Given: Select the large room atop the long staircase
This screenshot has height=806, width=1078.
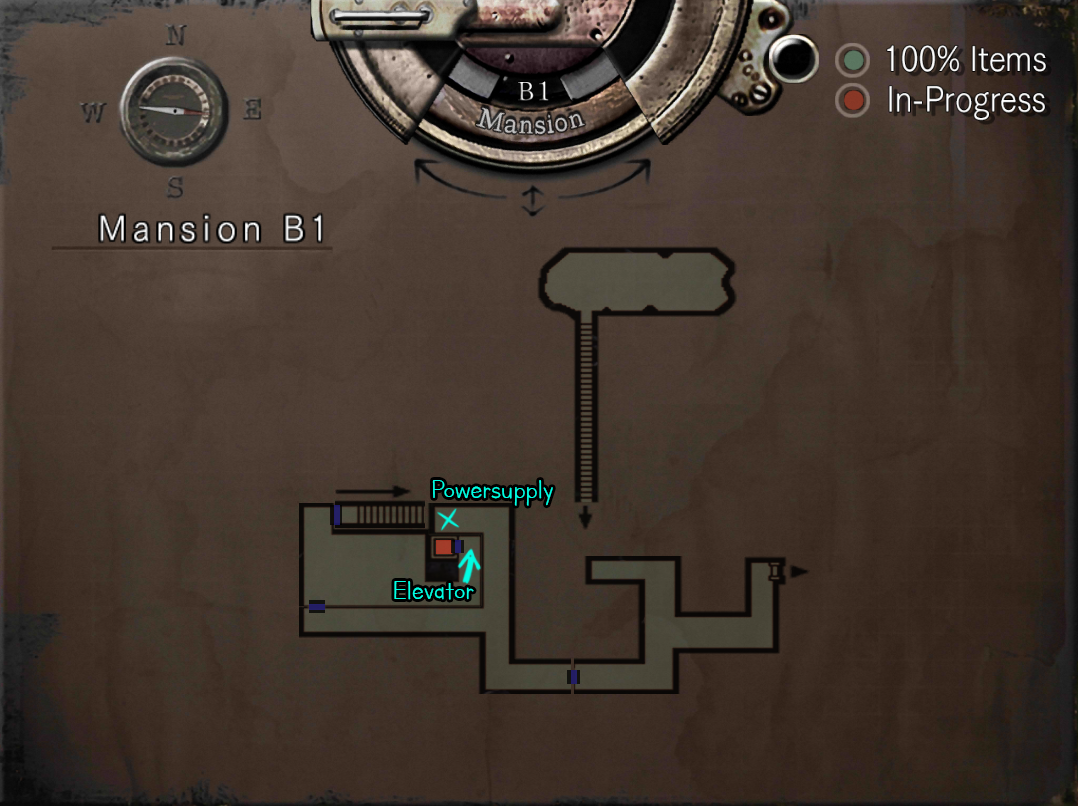Looking at the screenshot, I should click(637, 280).
